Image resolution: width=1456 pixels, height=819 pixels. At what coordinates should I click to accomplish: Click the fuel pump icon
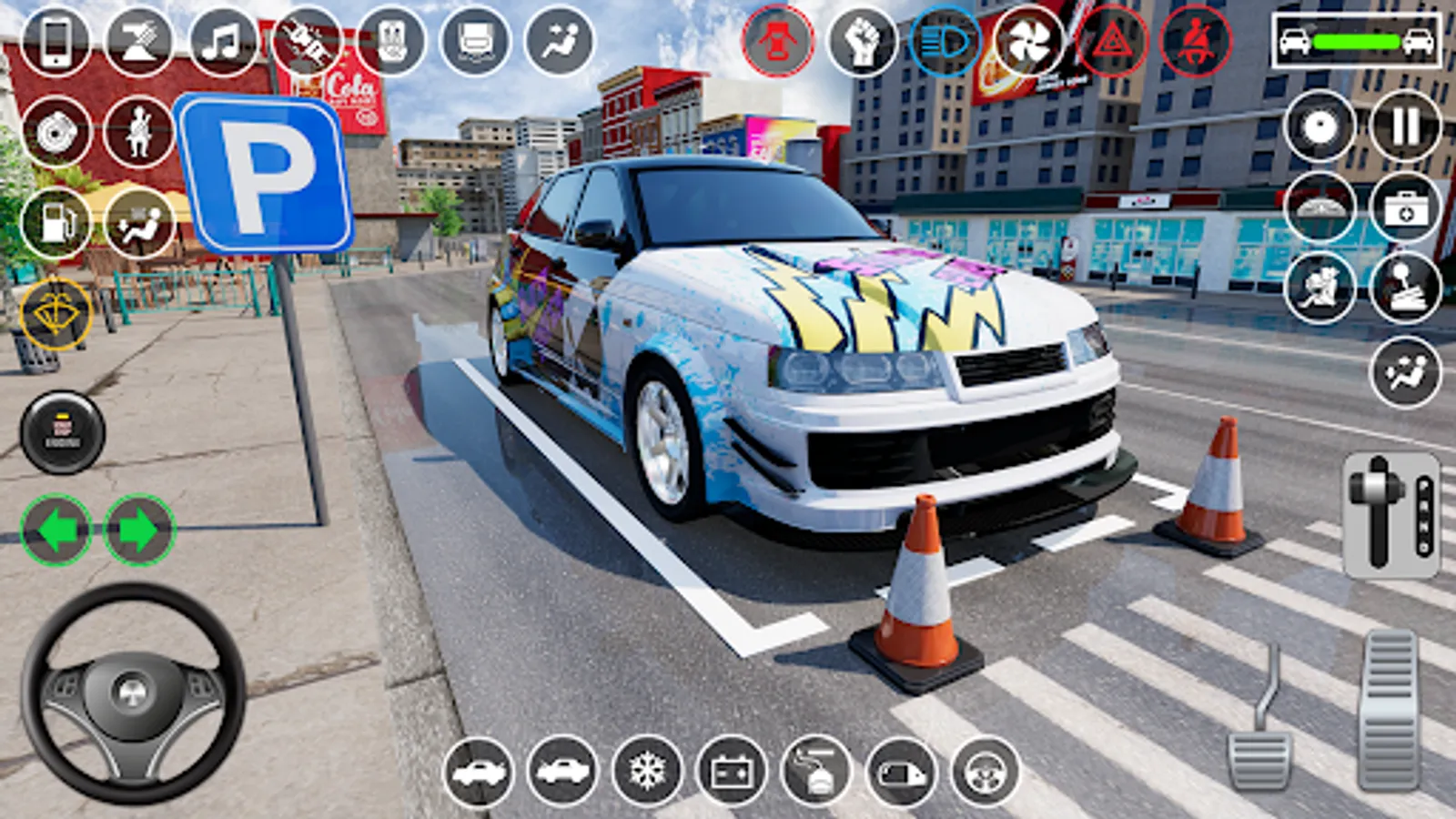click(56, 222)
